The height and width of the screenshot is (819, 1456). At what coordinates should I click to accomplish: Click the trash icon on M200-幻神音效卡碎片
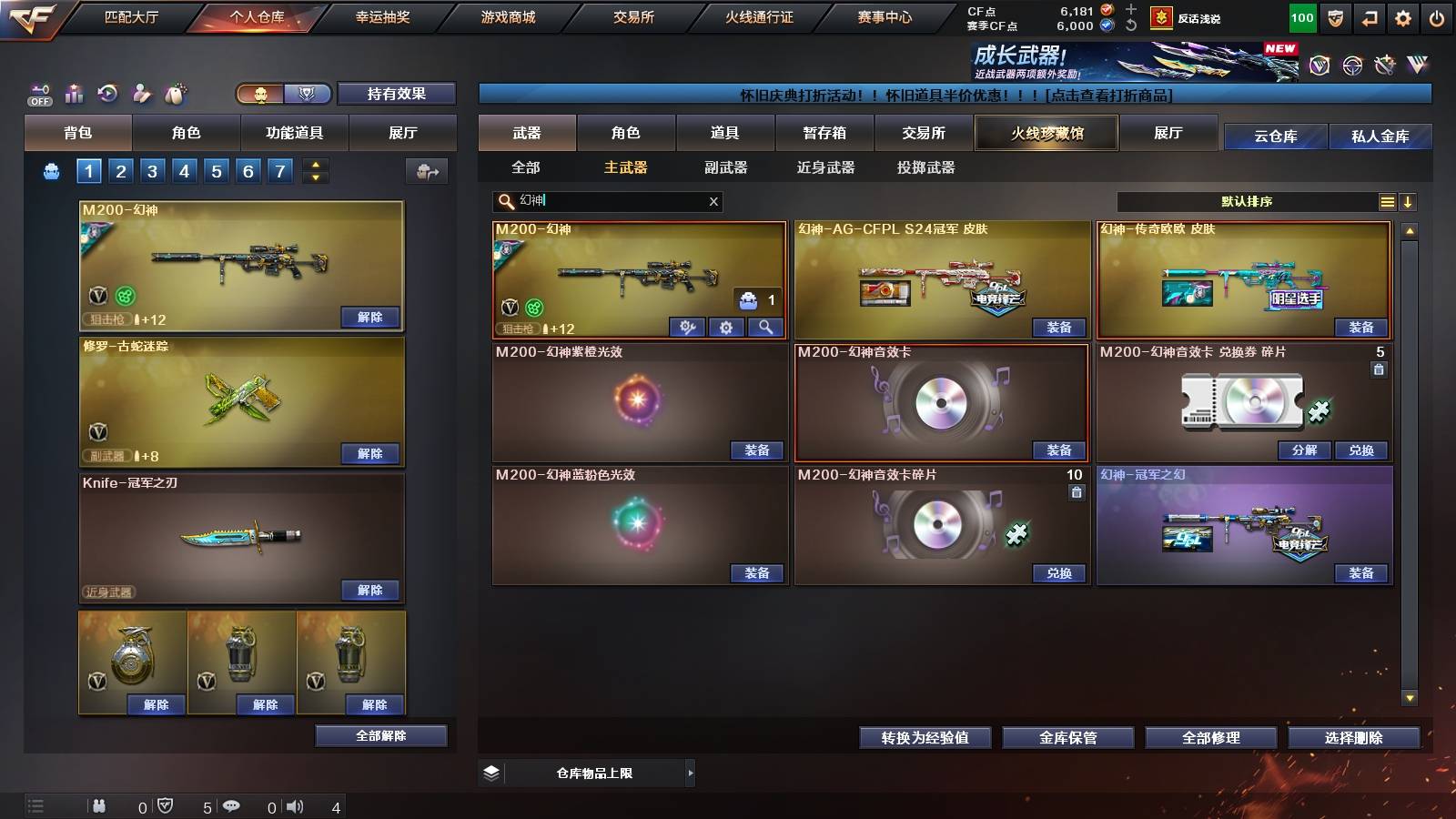[1076, 492]
